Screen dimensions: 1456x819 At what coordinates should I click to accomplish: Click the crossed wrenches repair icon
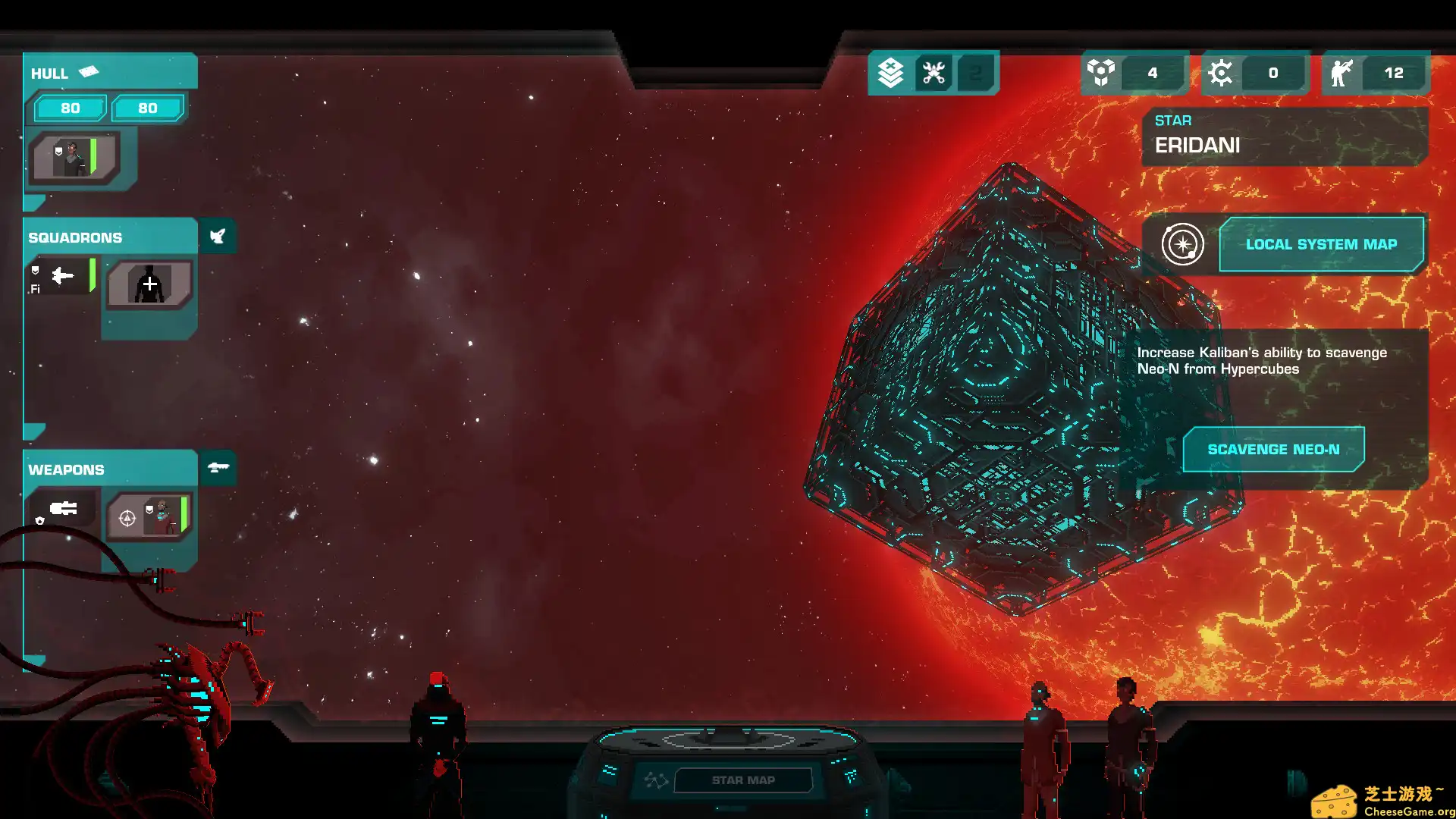(x=934, y=73)
